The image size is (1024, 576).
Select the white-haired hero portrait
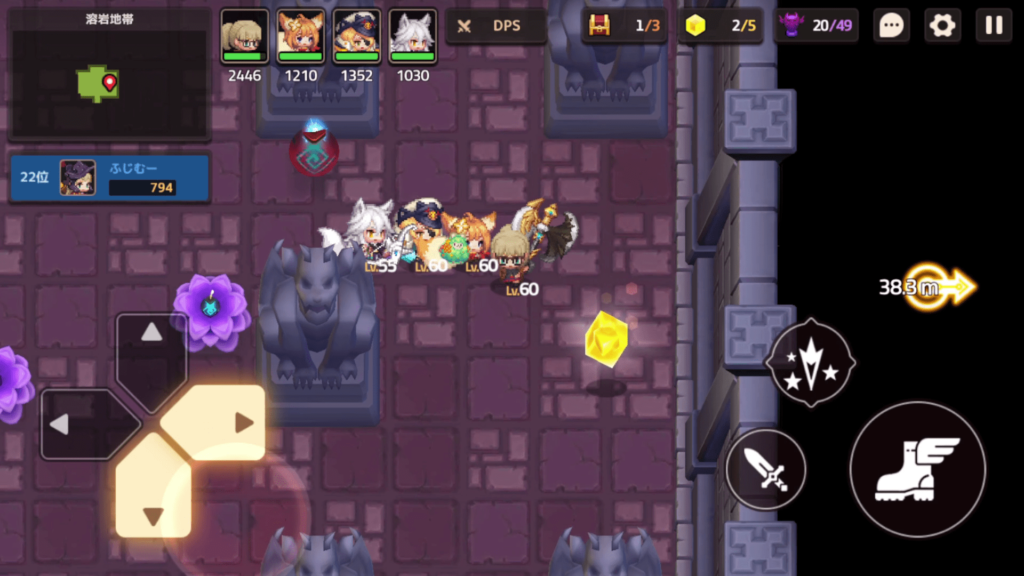click(x=413, y=38)
